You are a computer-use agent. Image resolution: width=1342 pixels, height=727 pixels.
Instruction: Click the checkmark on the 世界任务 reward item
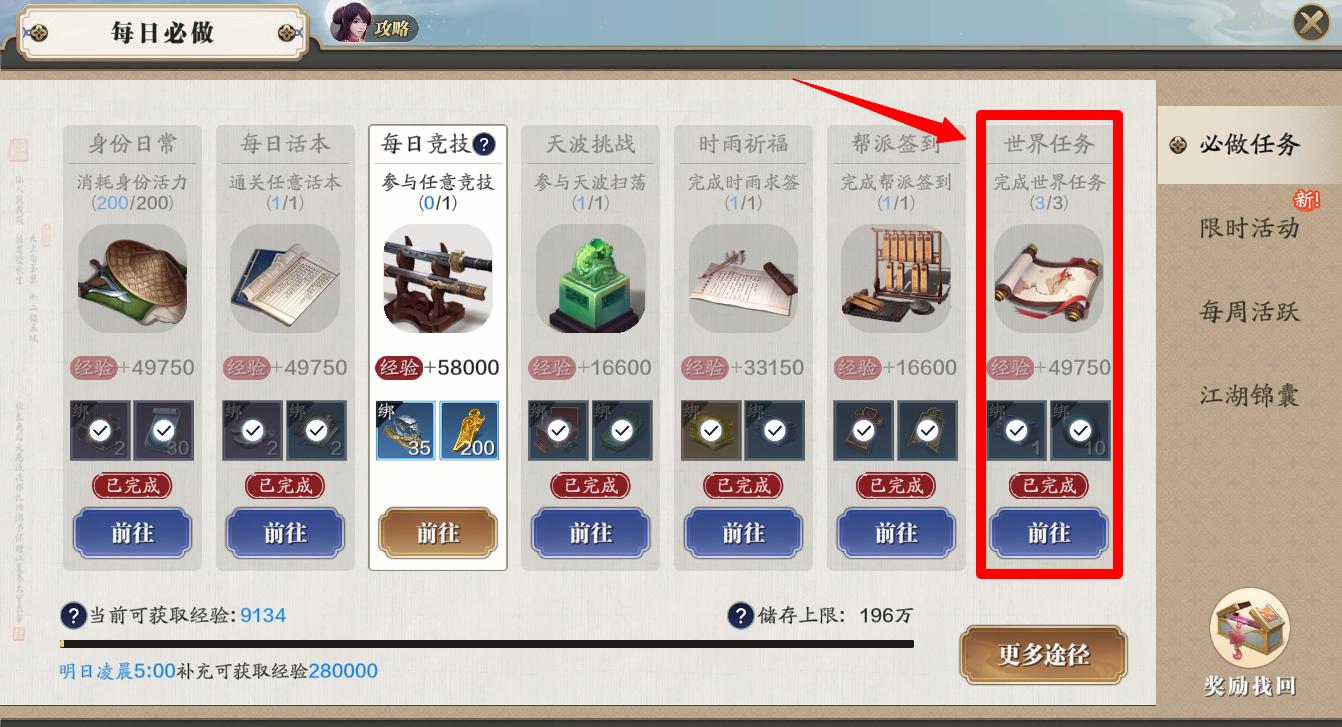[1017, 432]
